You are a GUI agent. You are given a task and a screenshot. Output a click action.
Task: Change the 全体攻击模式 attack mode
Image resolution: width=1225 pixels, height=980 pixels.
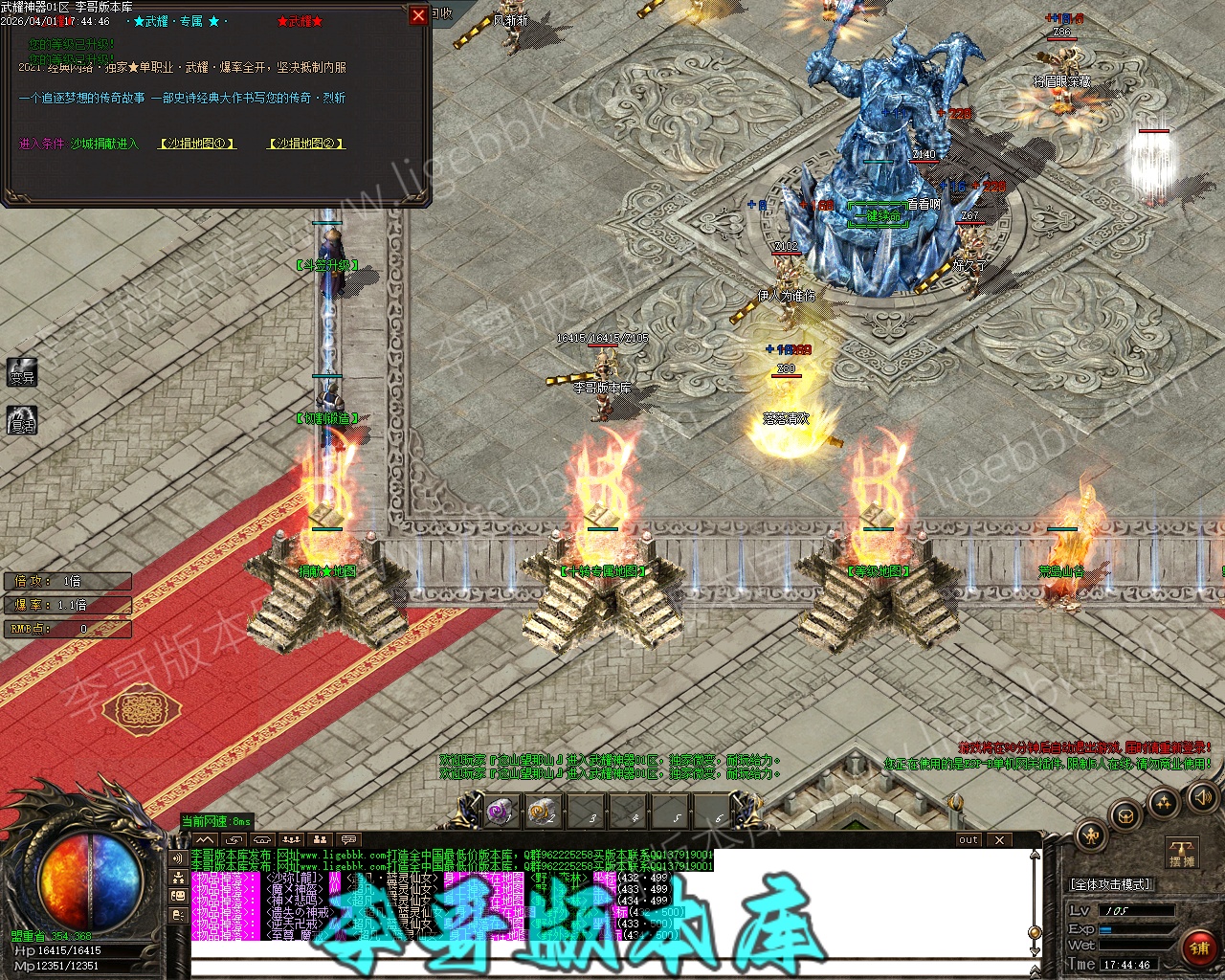click(x=1110, y=884)
